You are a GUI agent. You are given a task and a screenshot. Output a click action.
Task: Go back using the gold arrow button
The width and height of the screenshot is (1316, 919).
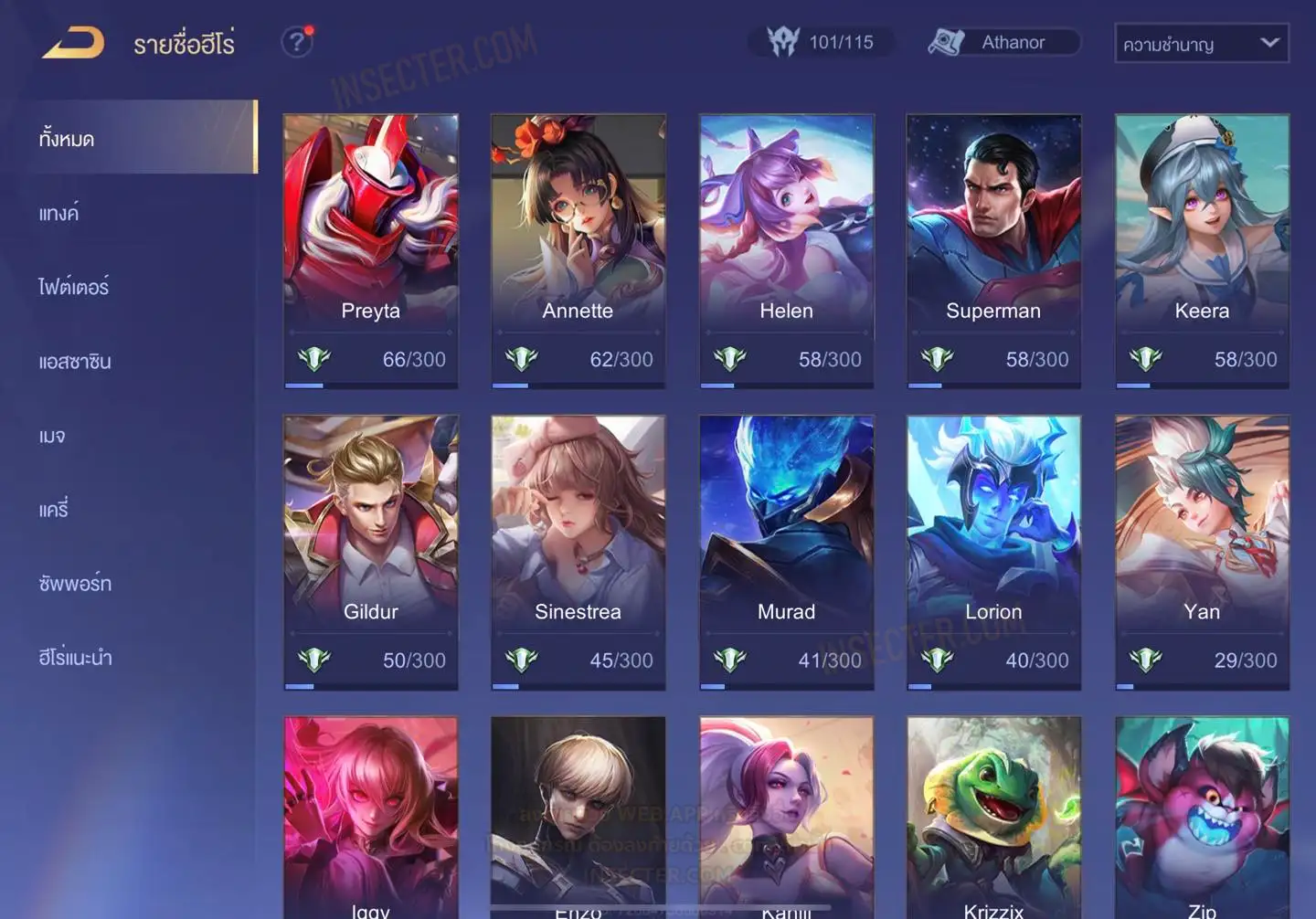[73, 43]
